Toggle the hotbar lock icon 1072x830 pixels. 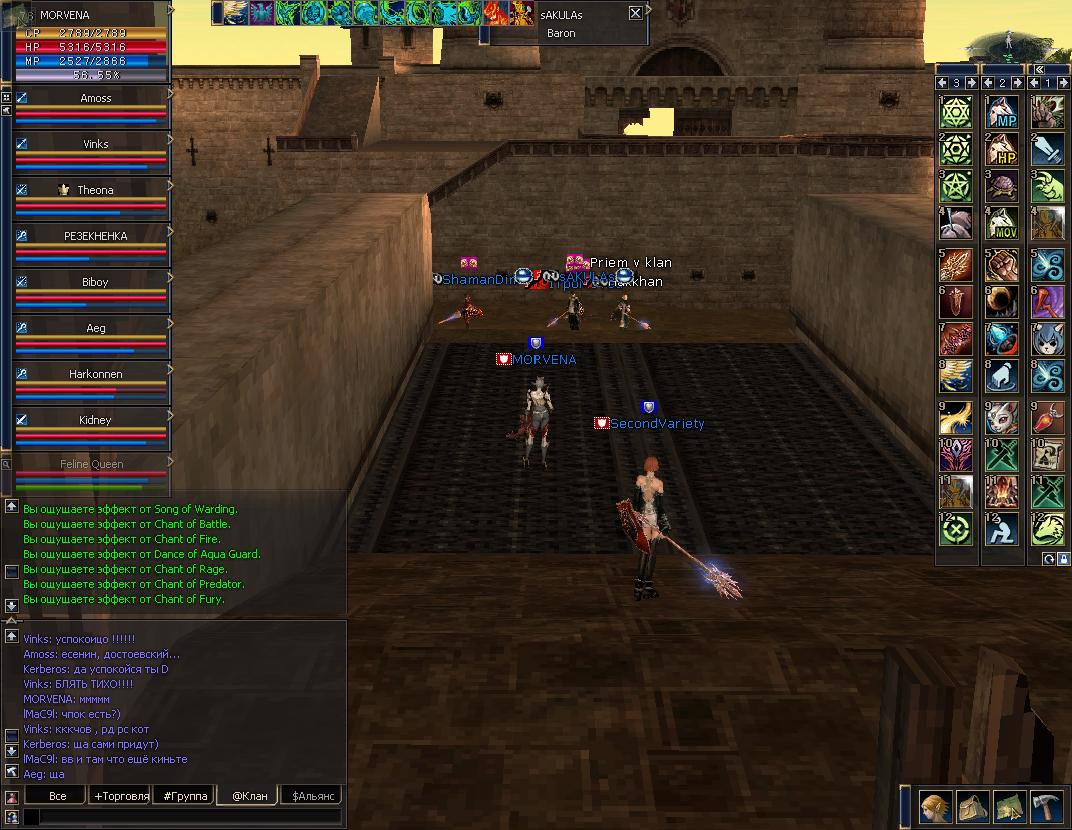point(1063,558)
